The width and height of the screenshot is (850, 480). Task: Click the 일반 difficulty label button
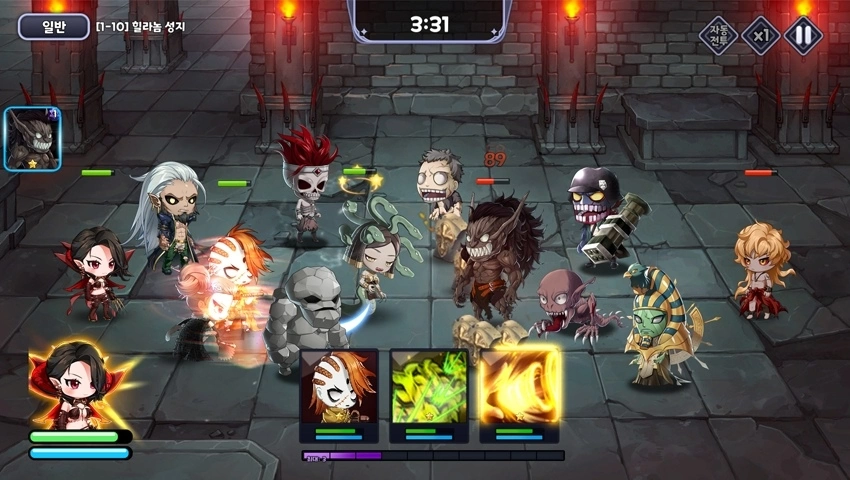pos(53,26)
